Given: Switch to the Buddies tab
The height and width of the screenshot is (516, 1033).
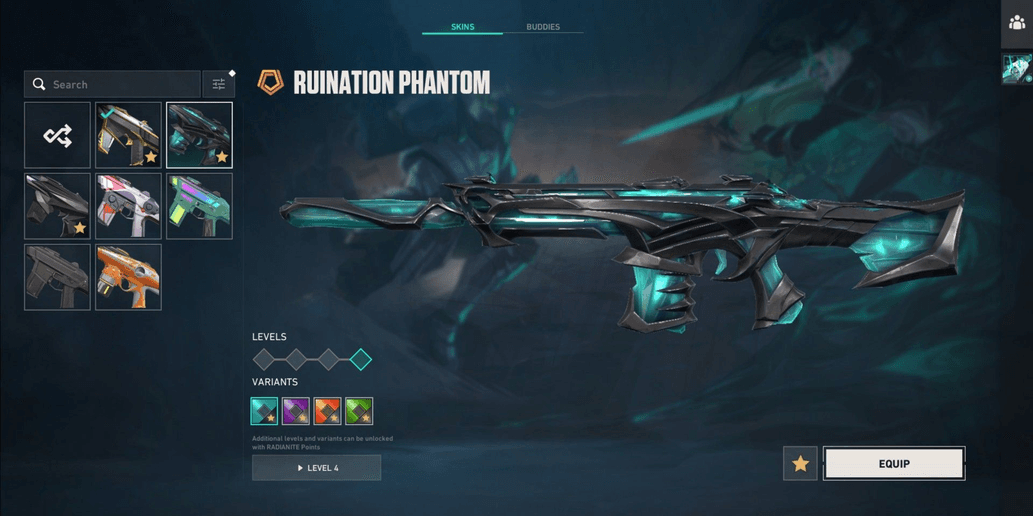Looking at the screenshot, I should click(543, 27).
